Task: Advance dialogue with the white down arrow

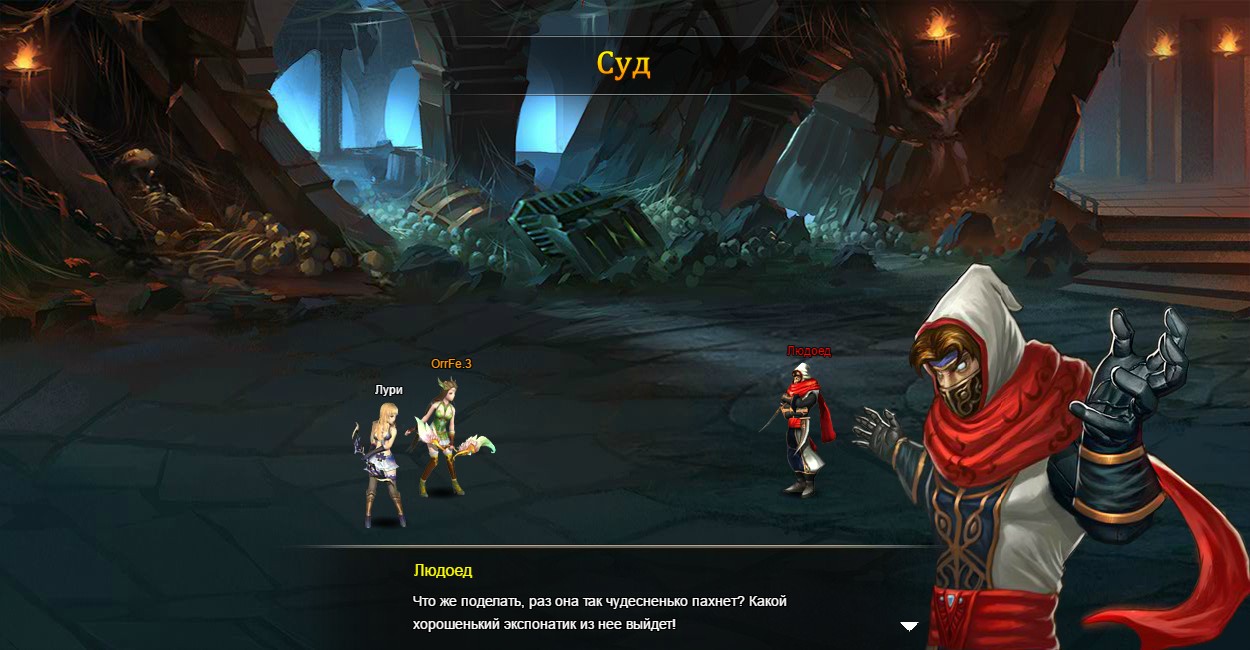Action: pos(909,626)
